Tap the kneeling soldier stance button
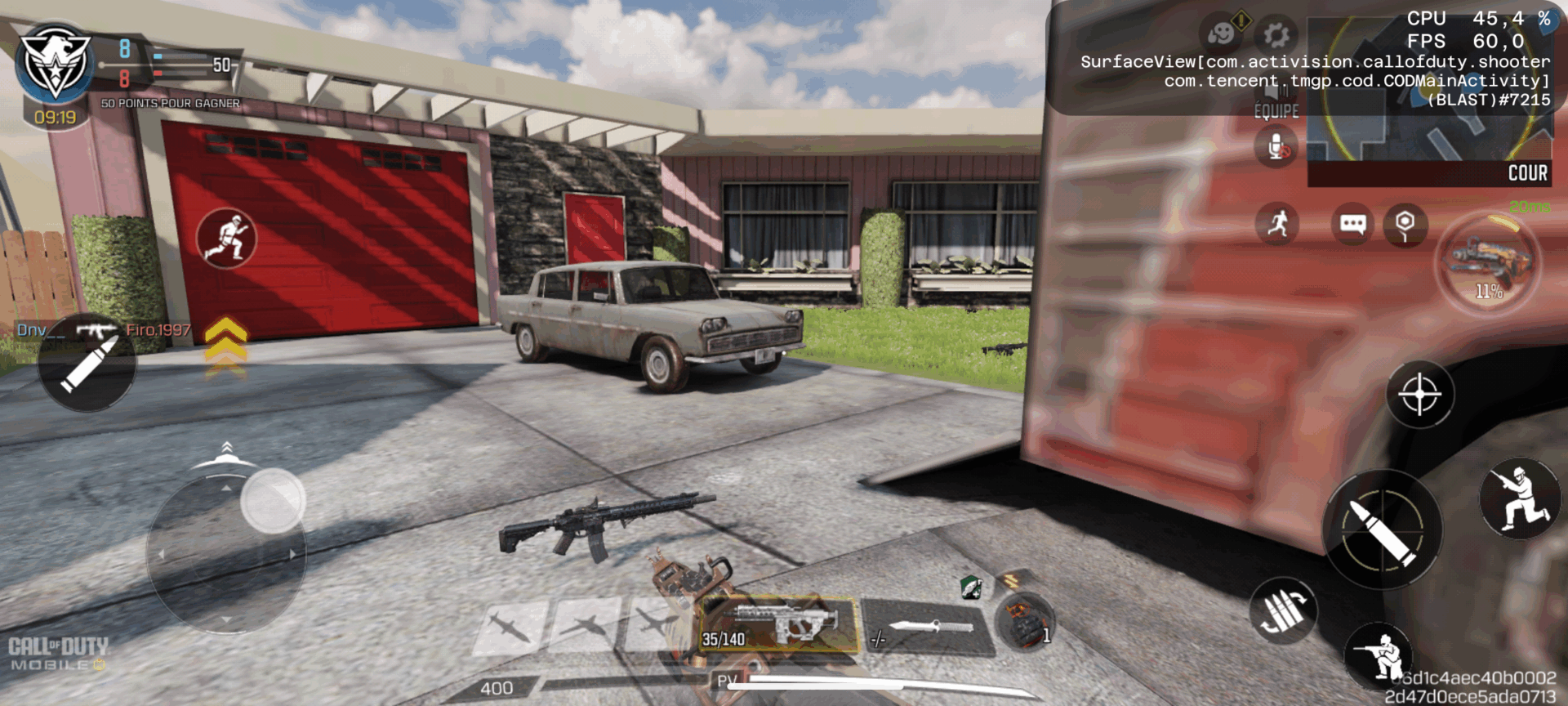The height and width of the screenshot is (706, 1568). pyautogui.click(x=1519, y=498)
